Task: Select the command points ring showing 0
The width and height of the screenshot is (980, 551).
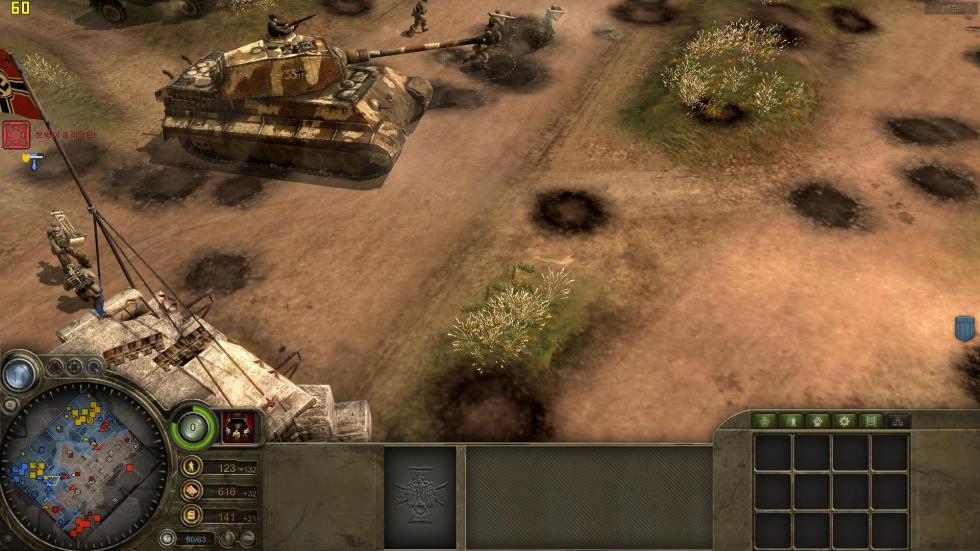Action: click(x=193, y=428)
